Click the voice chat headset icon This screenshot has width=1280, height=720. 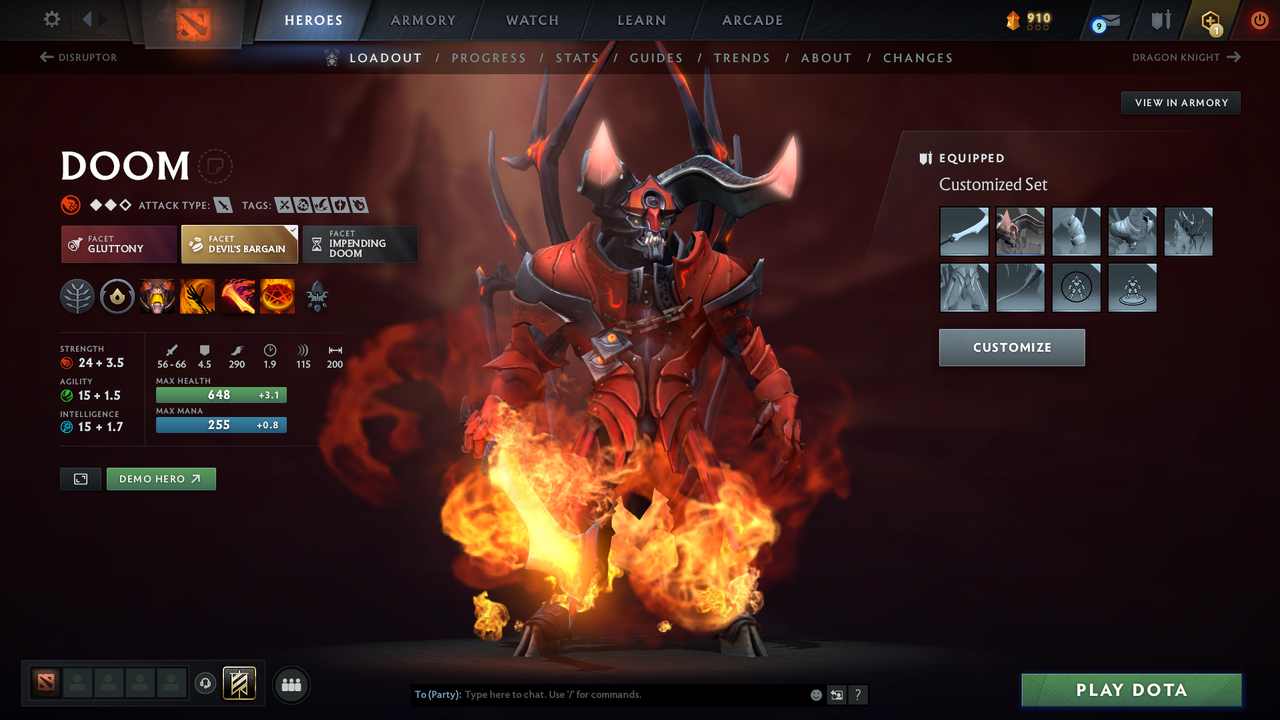click(206, 683)
